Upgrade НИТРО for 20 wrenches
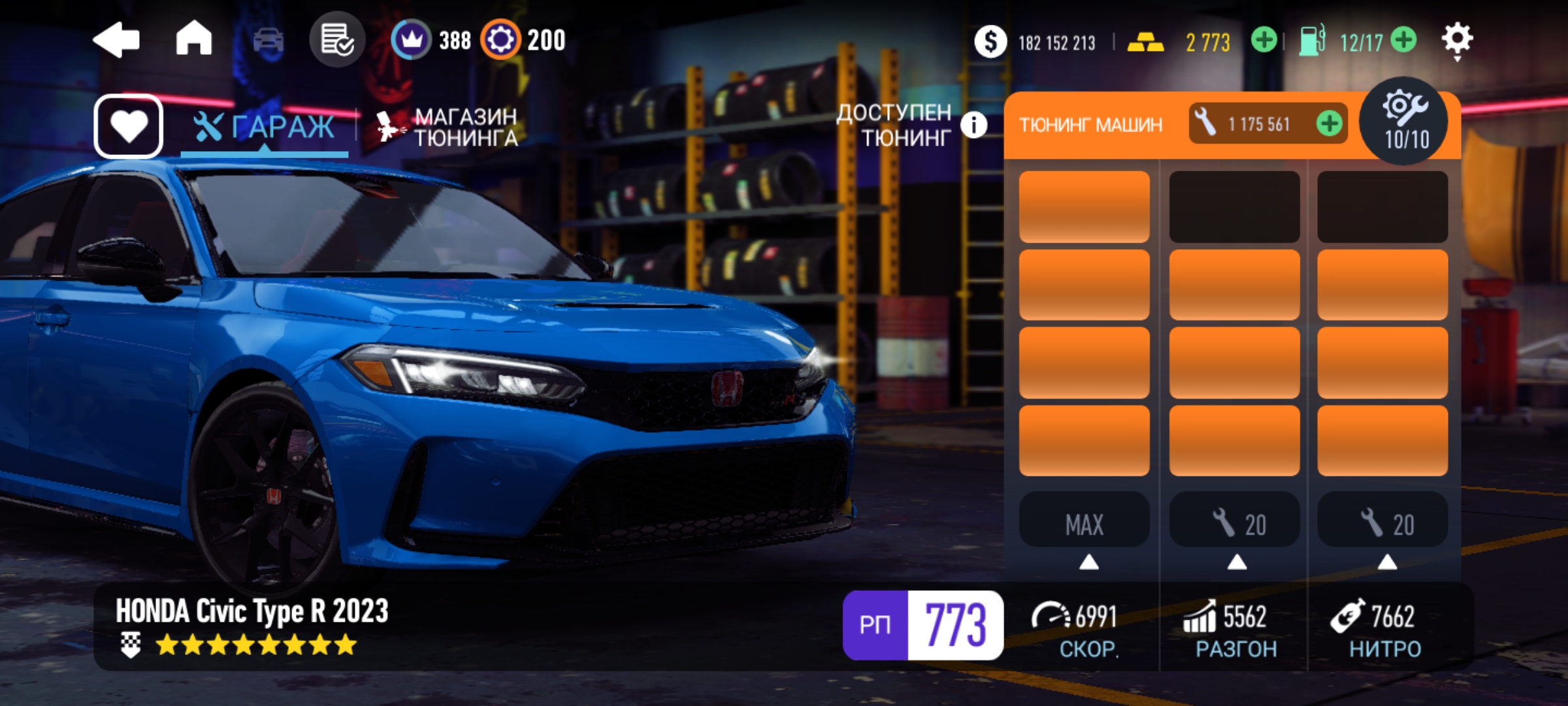This screenshot has height=706, width=1568. click(x=1383, y=524)
